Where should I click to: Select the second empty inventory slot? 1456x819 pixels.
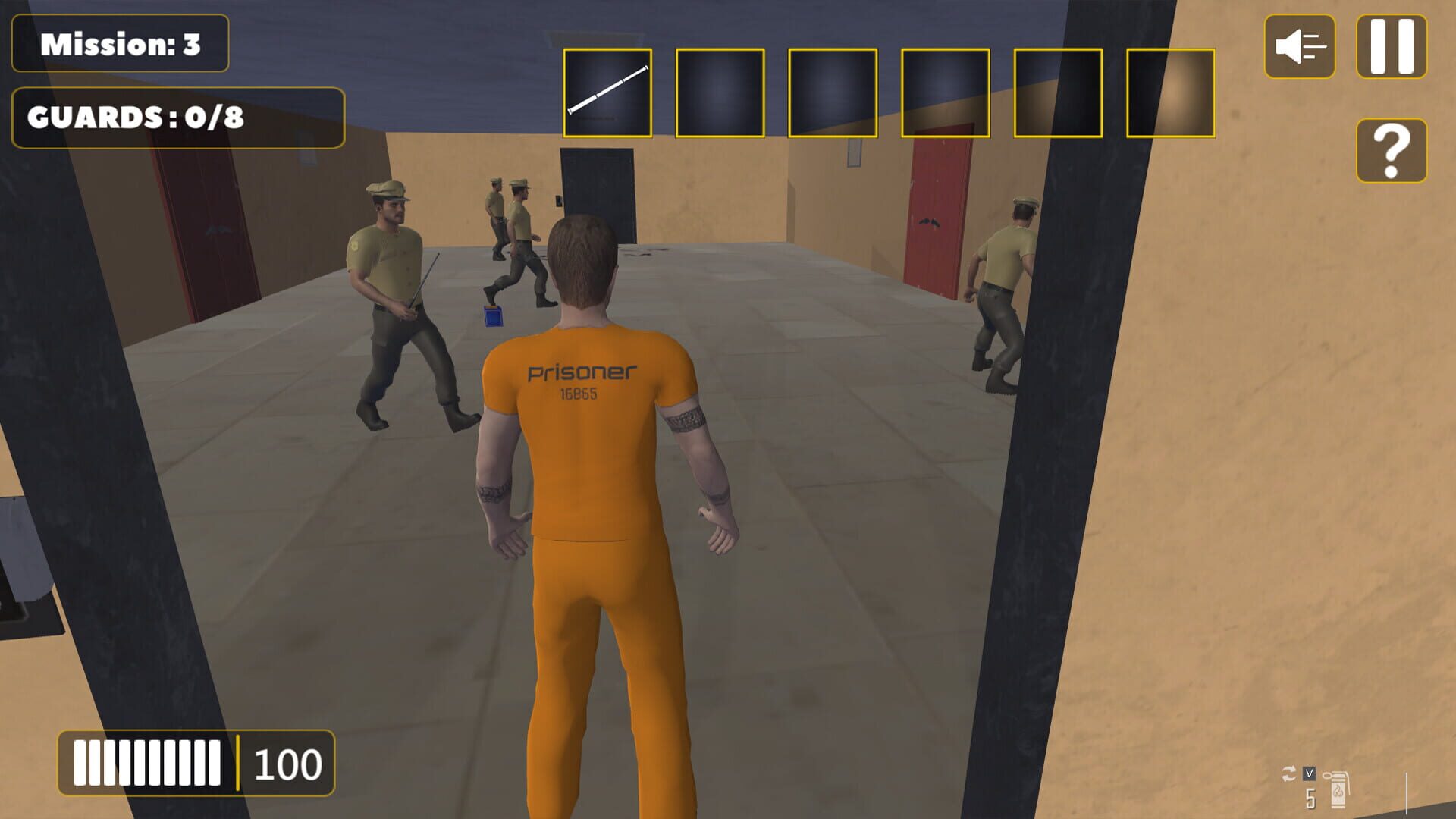[719, 92]
